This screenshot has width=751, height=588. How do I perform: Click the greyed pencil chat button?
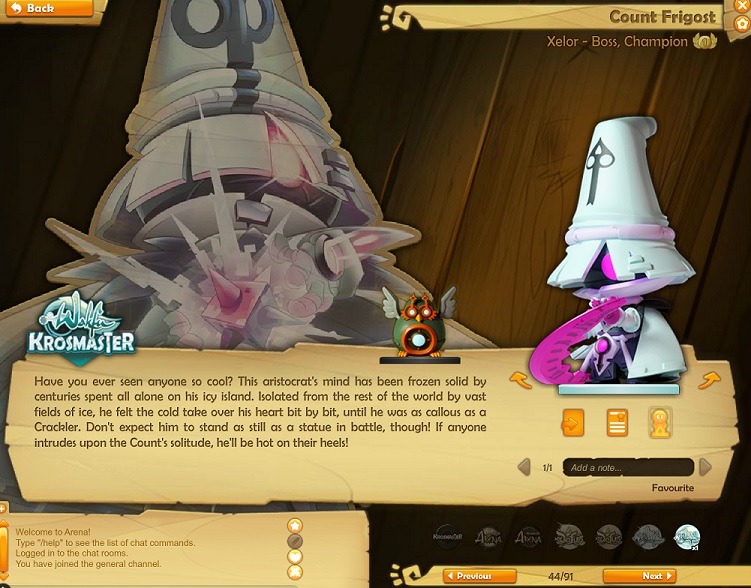(x=295, y=541)
